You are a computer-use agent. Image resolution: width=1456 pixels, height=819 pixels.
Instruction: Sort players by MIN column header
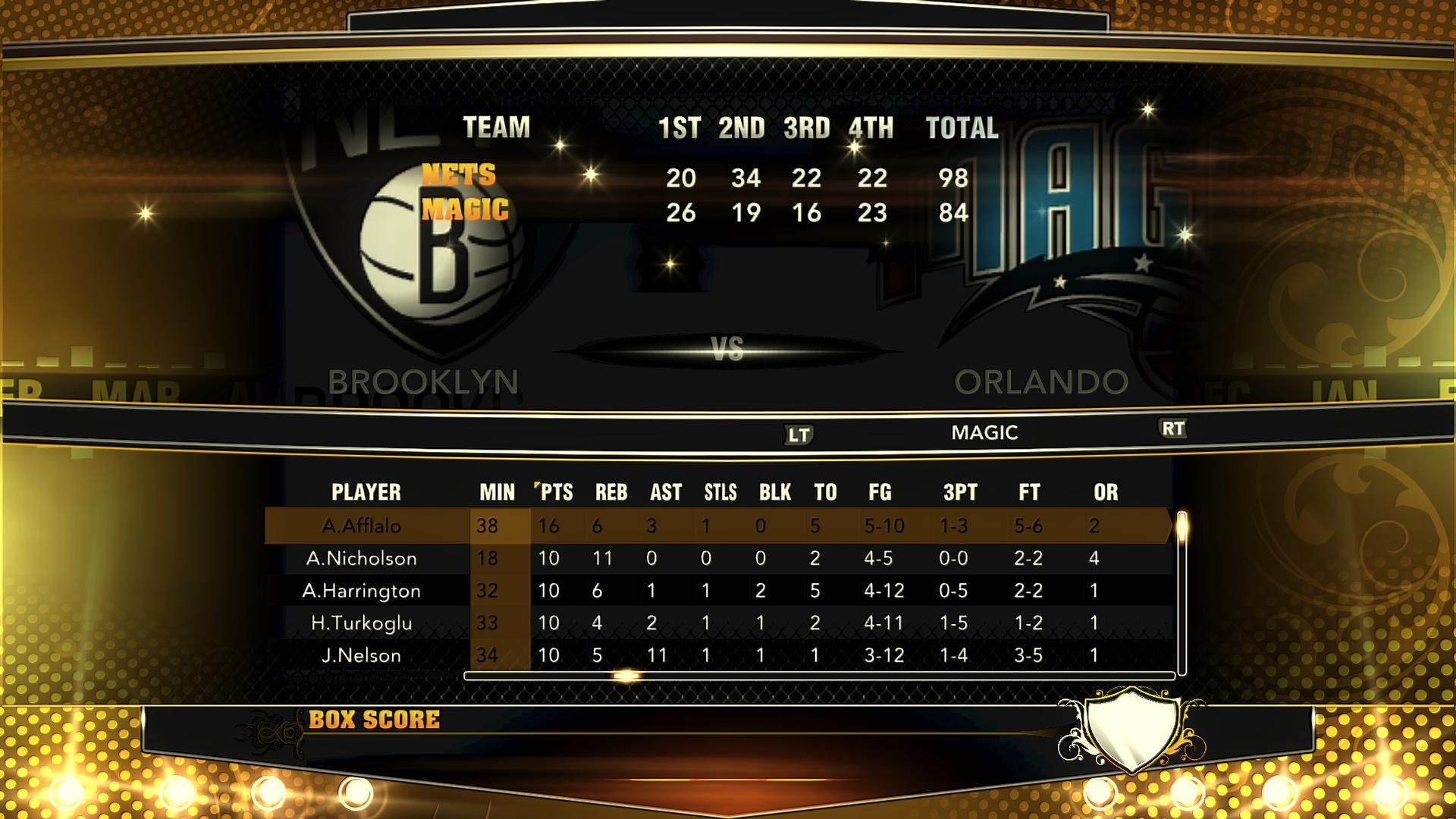(x=497, y=492)
